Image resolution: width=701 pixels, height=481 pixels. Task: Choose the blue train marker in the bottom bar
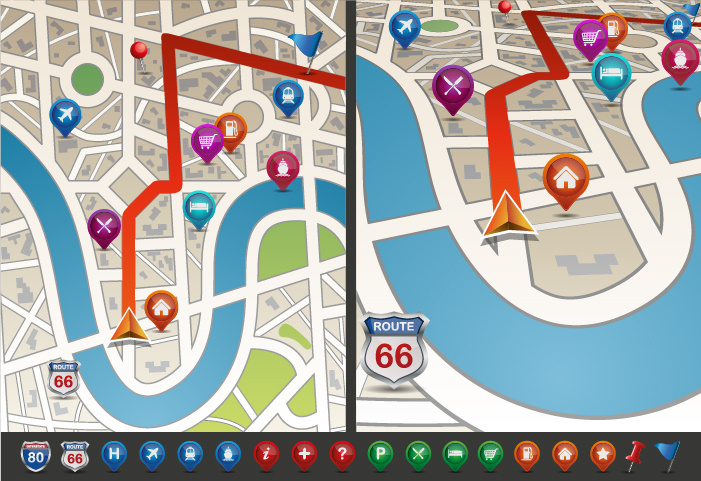click(190, 455)
